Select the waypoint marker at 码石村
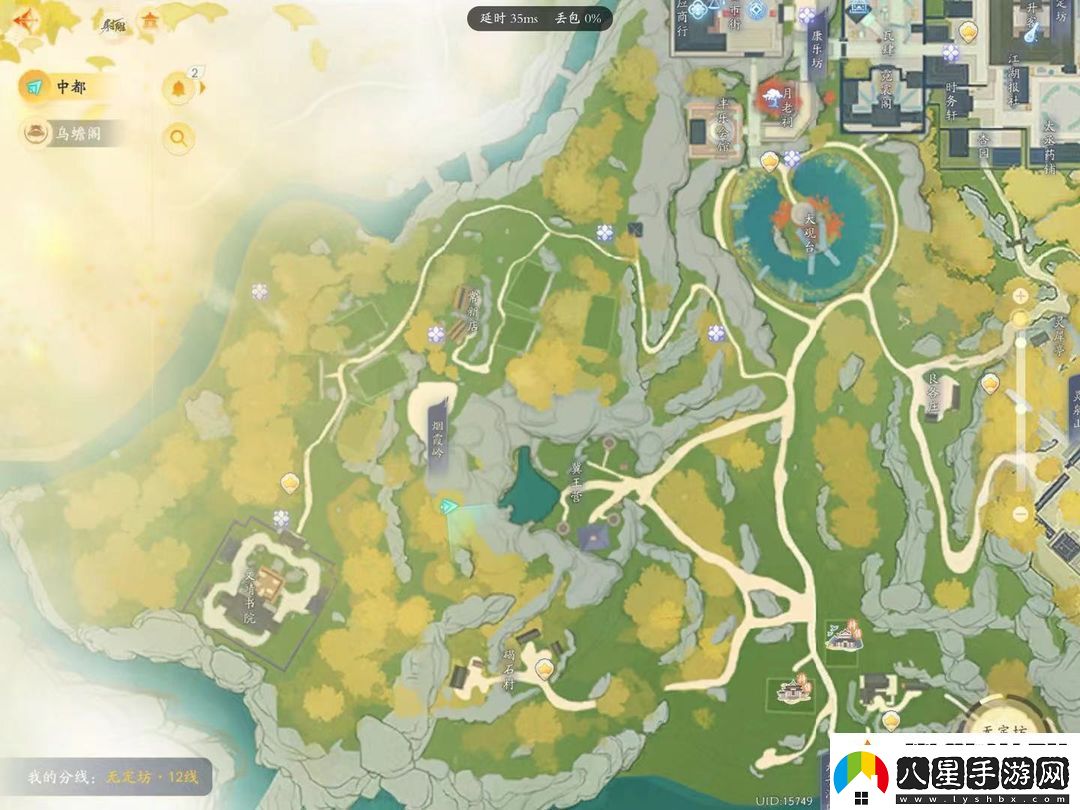This screenshot has width=1080, height=810. click(x=544, y=669)
